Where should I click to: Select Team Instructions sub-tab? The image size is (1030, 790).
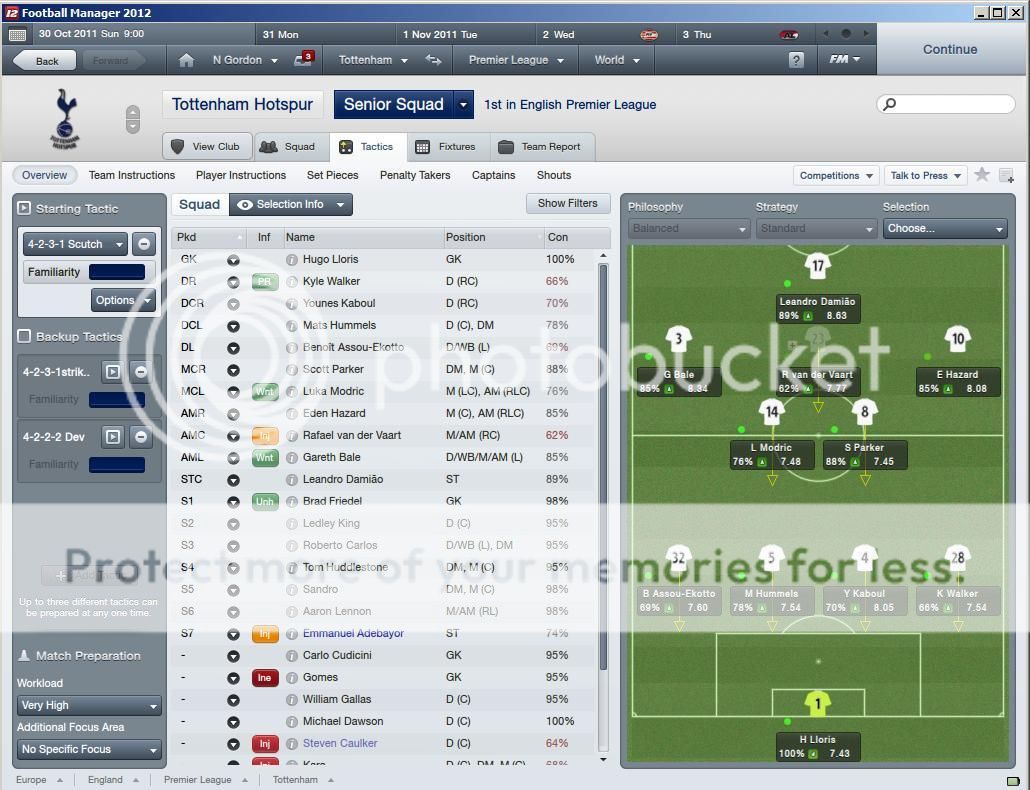point(132,175)
